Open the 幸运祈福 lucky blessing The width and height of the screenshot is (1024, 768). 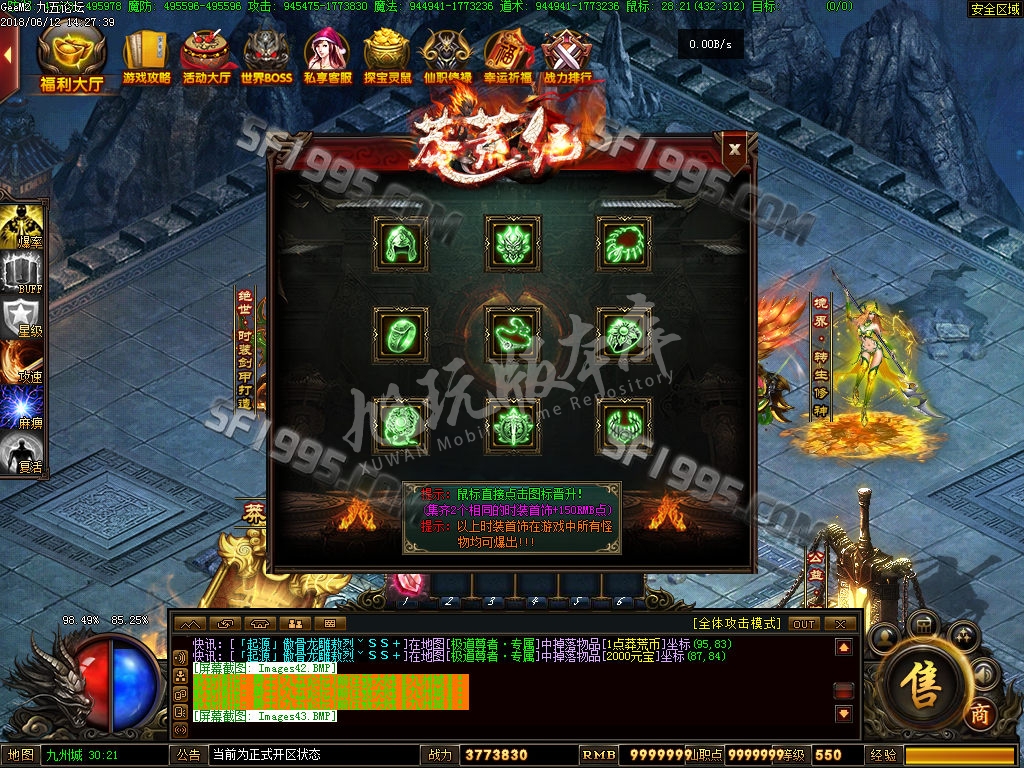coord(508,58)
